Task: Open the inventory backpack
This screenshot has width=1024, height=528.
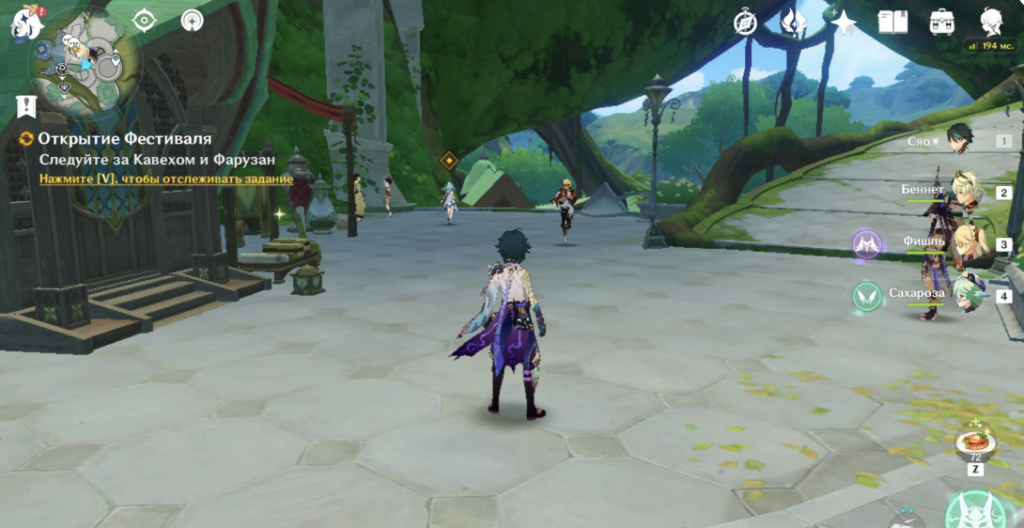Action: [x=941, y=22]
